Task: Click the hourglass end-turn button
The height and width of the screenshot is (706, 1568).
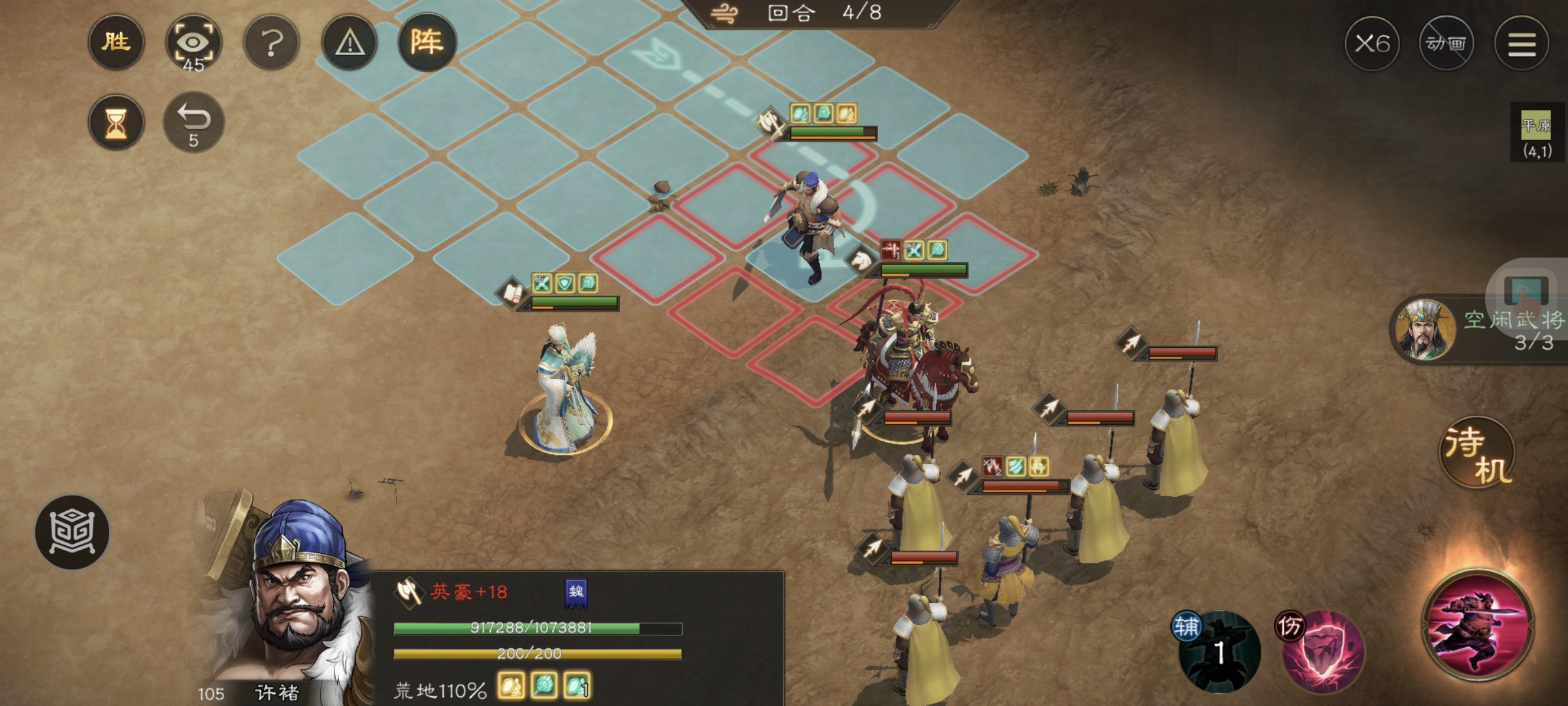Action: [x=116, y=122]
